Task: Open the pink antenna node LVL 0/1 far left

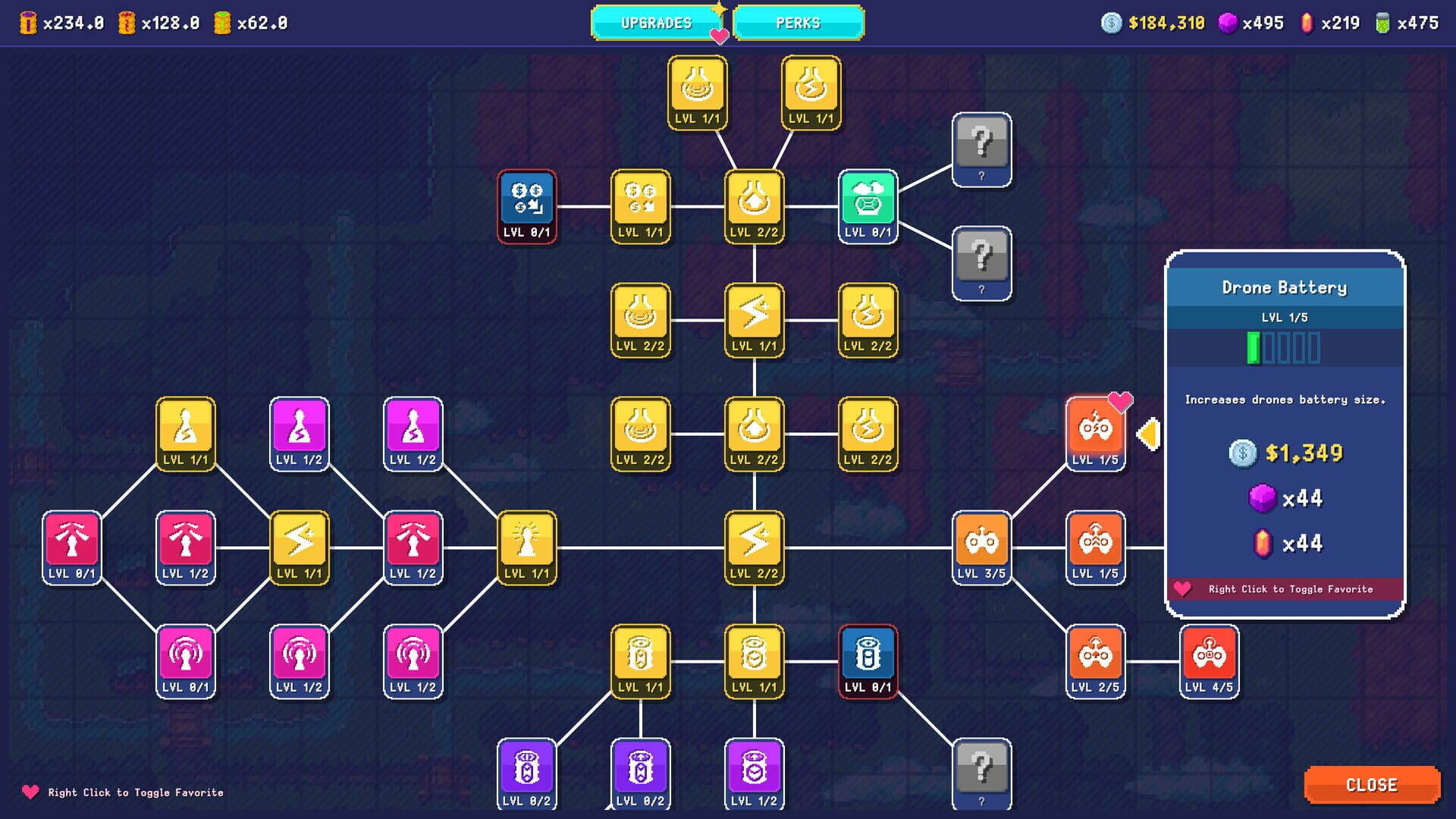Action: (x=72, y=546)
